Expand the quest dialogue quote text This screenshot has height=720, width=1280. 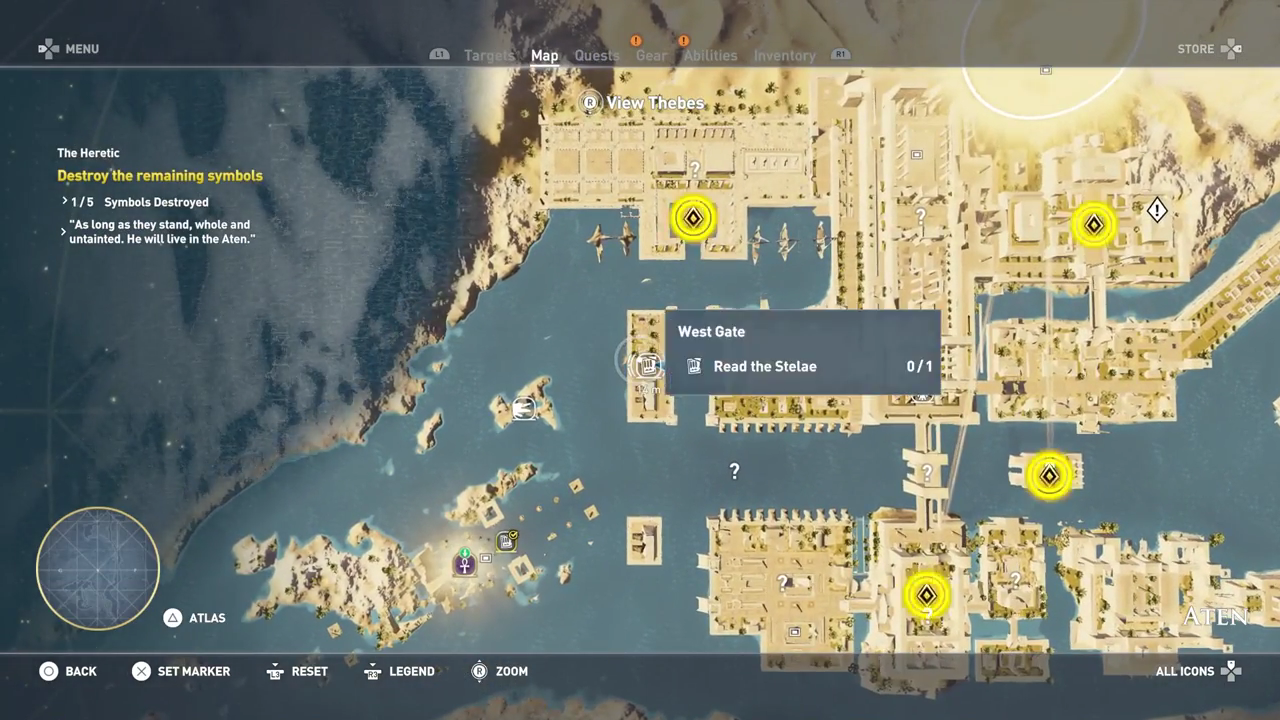point(160,230)
